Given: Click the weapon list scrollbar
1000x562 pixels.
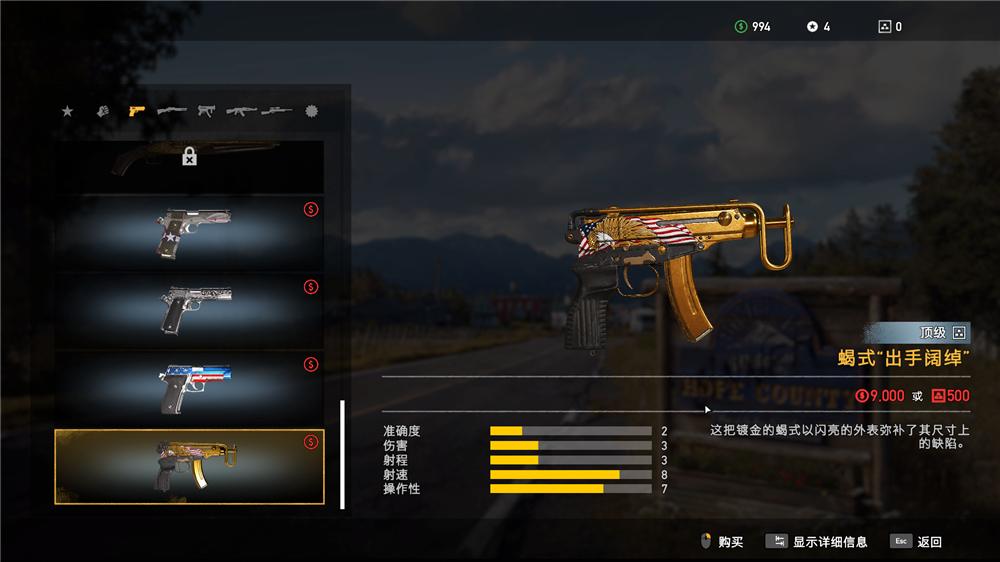Looking at the screenshot, I should [x=342, y=454].
